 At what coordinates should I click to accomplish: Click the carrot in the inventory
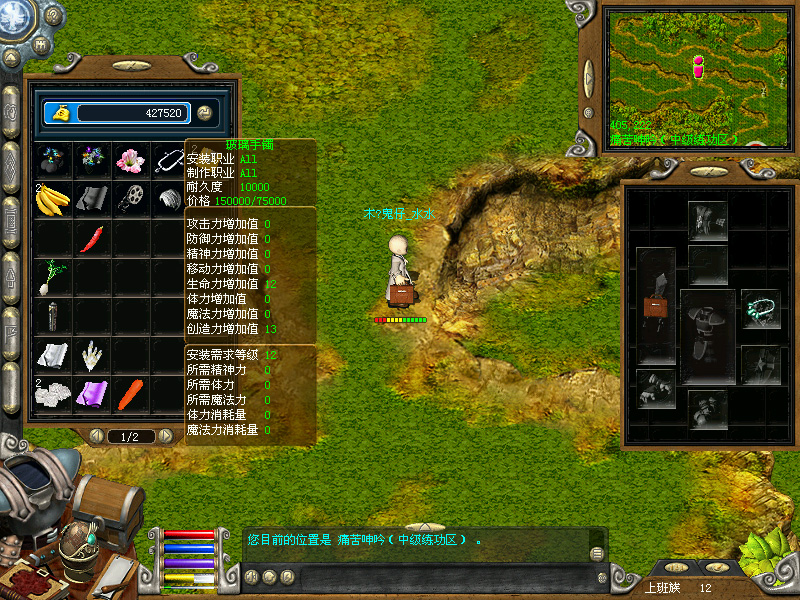pos(130,394)
